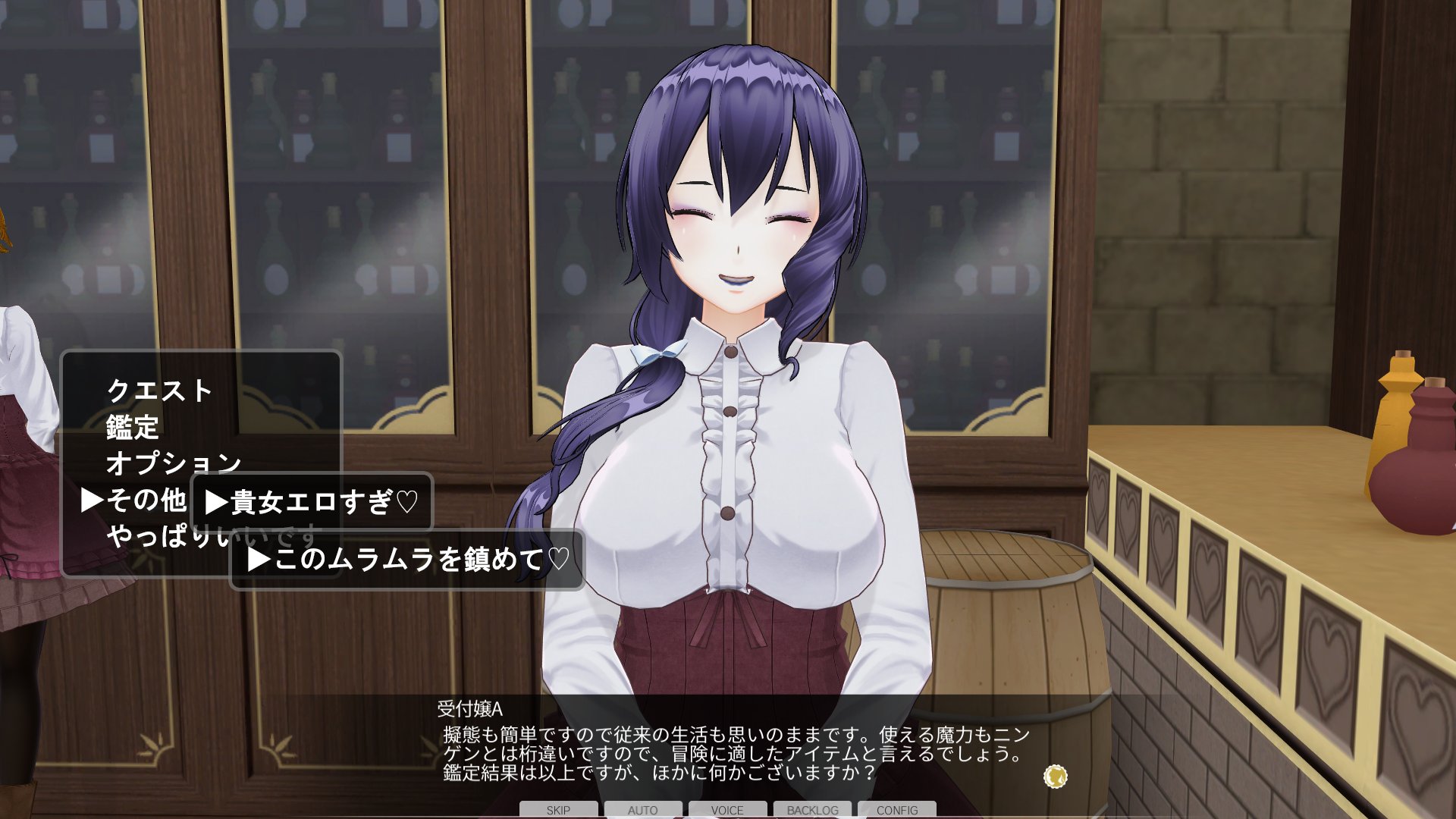Pick the 貴女エロすぎ♡ submenu choice
Screen dimensions: 1456x819
point(312,502)
